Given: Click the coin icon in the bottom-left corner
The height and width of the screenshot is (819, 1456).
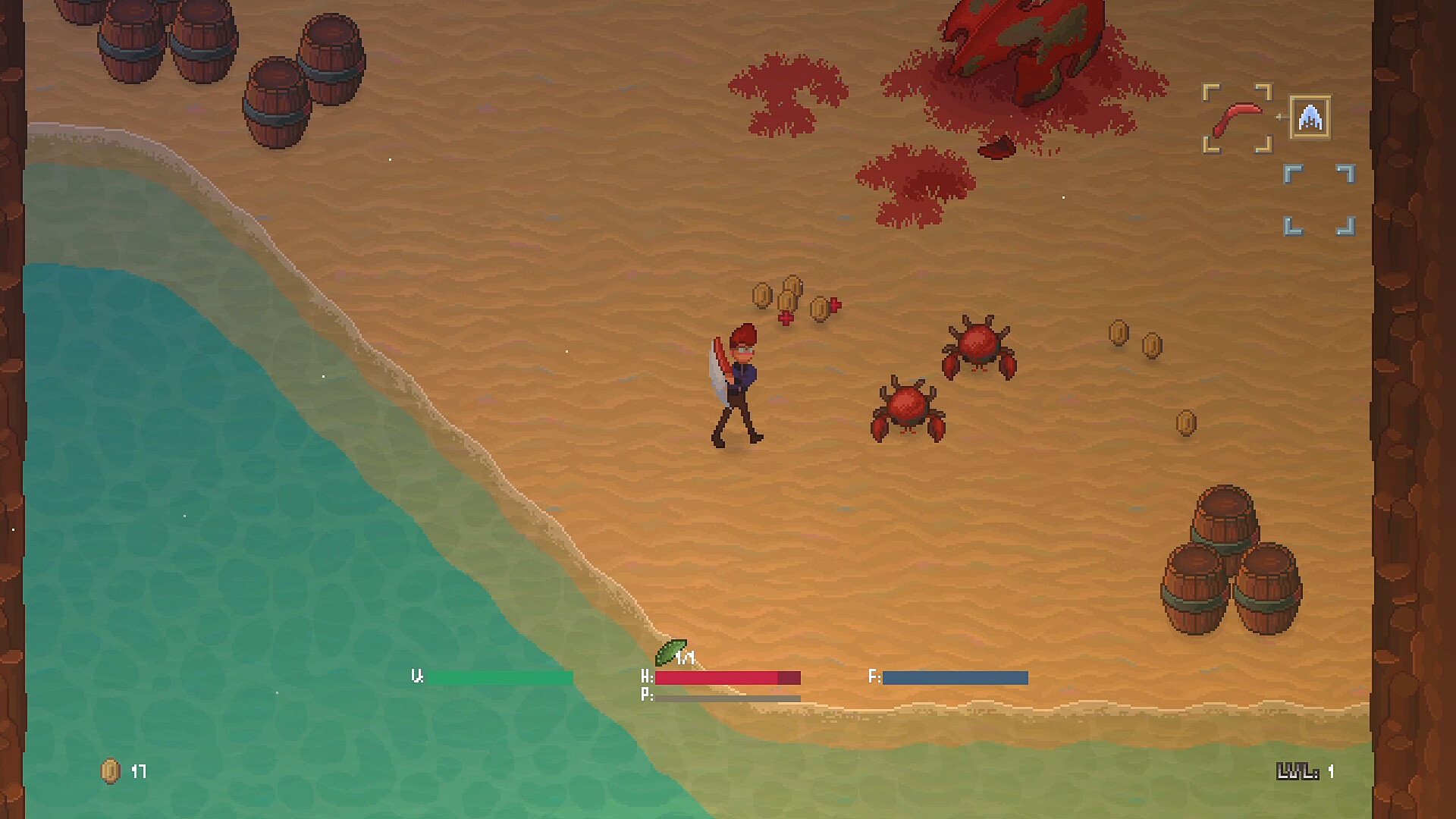Looking at the screenshot, I should (x=108, y=770).
